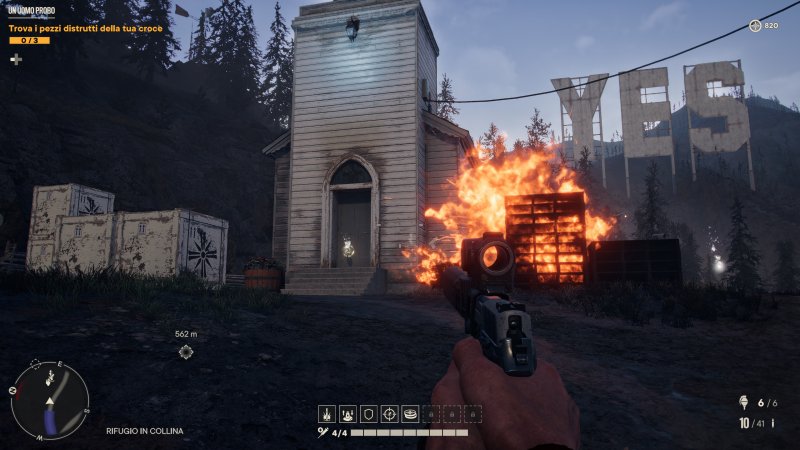Image resolution: width=800 pixels, height=450 pixels.
Task: Click the objective waypoint marker showing 562 m
Action: point(186,351)
